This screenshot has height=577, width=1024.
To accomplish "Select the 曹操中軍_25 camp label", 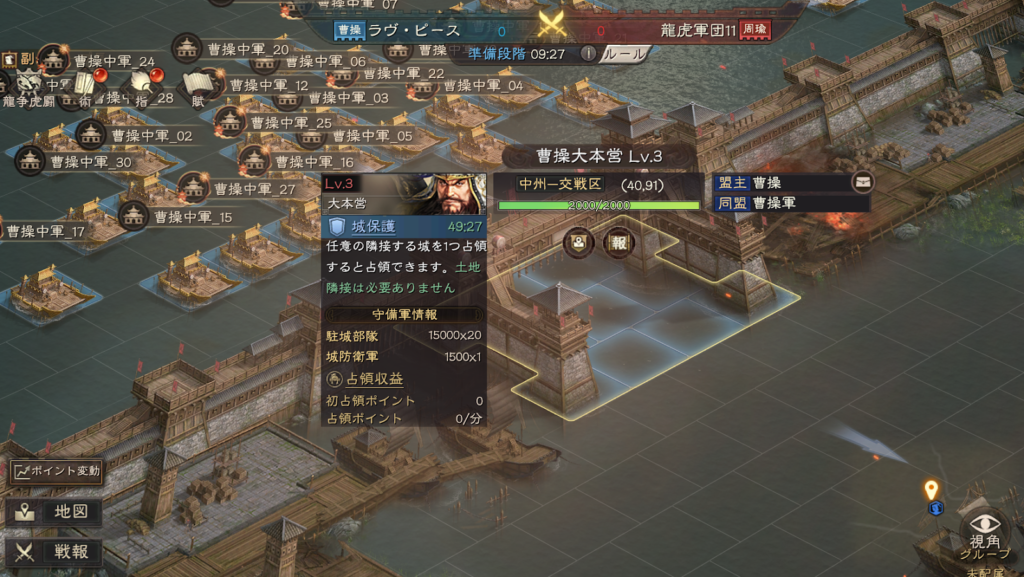I will coord(290,123).
